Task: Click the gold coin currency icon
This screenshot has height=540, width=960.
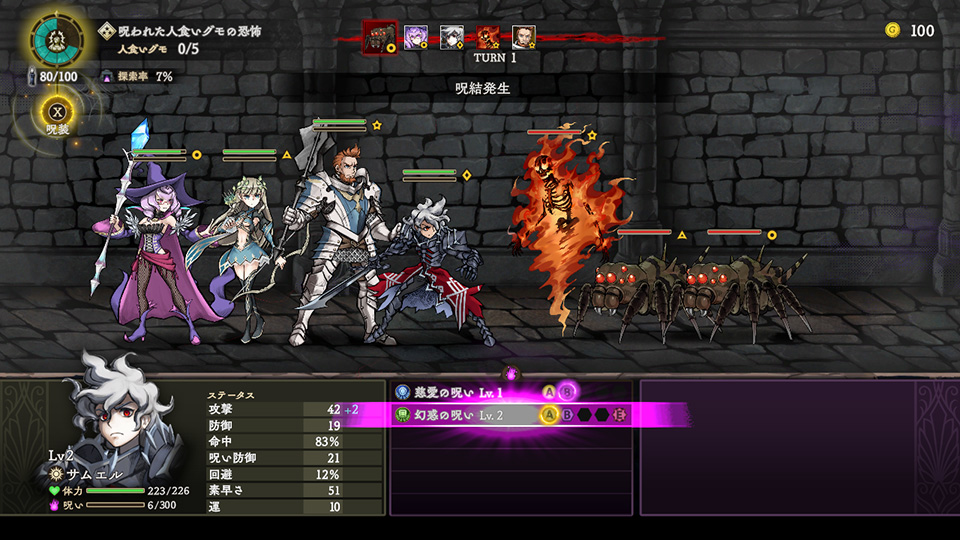Action: (892, 30)
